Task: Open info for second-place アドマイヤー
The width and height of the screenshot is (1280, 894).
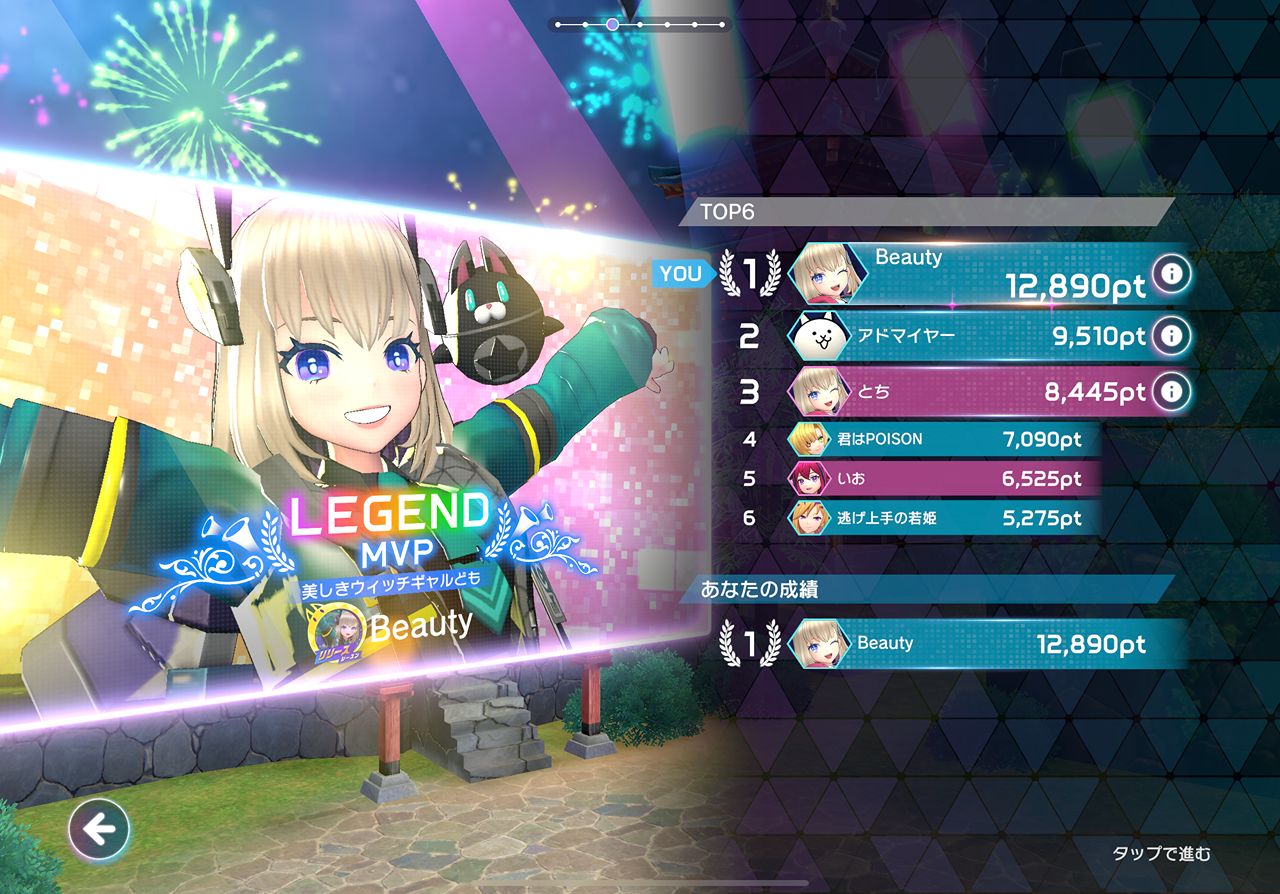Action: (x=1171, y=335)
